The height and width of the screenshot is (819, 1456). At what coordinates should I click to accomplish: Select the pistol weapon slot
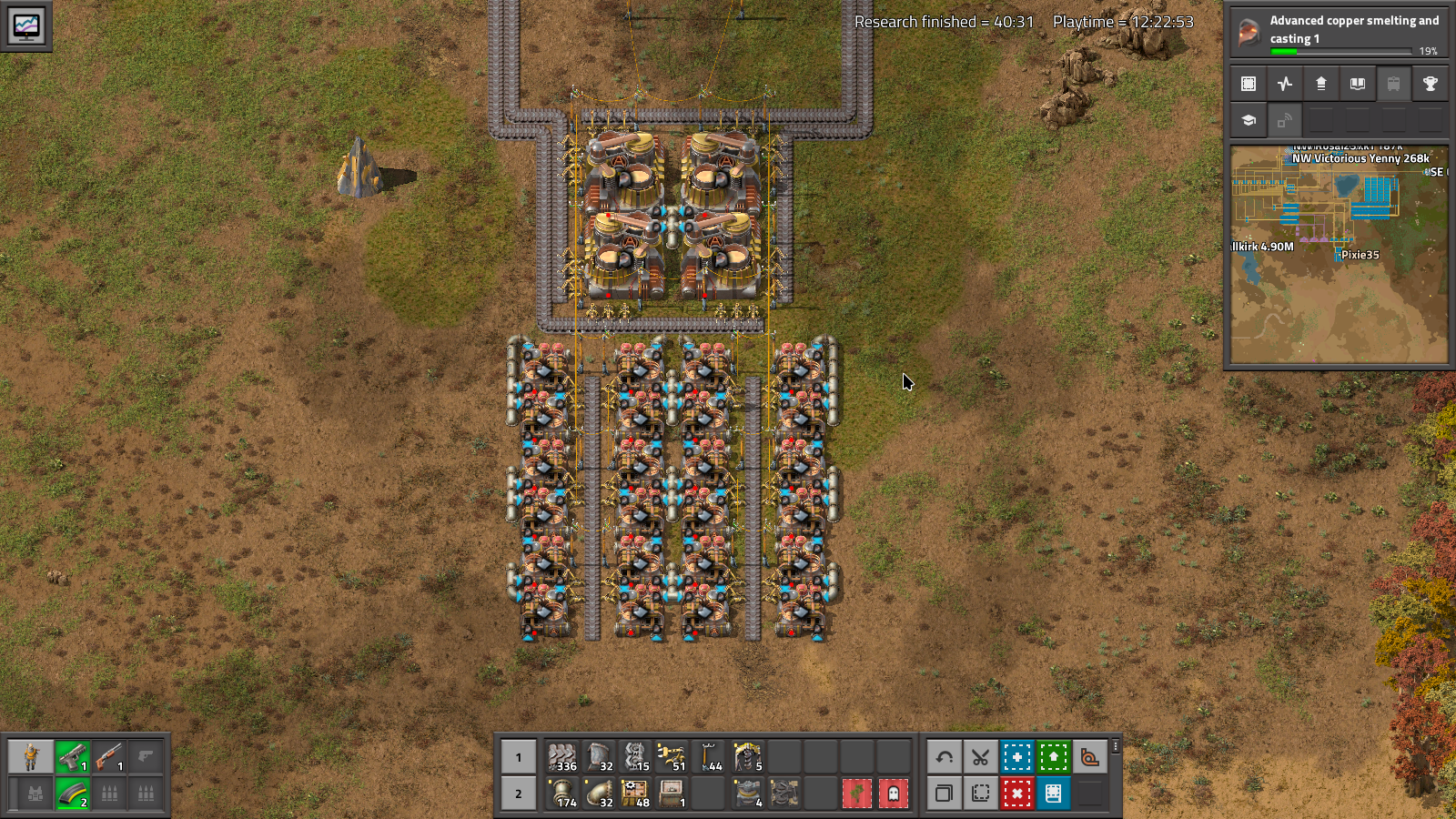coord(73,756)
